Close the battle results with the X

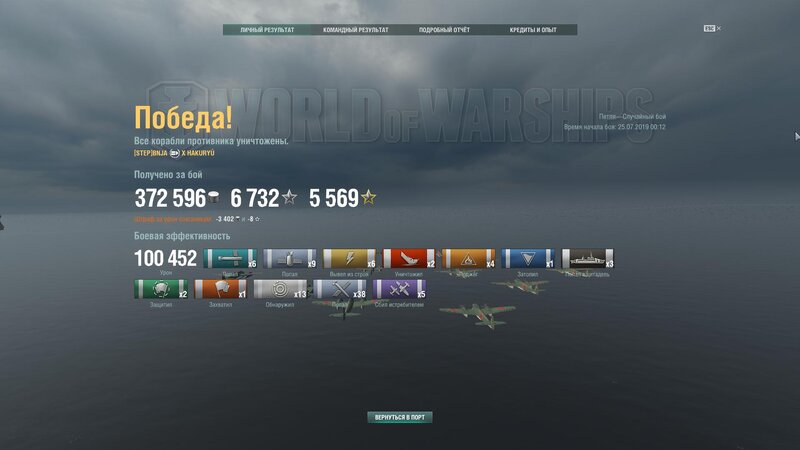(x=718, y=28)
